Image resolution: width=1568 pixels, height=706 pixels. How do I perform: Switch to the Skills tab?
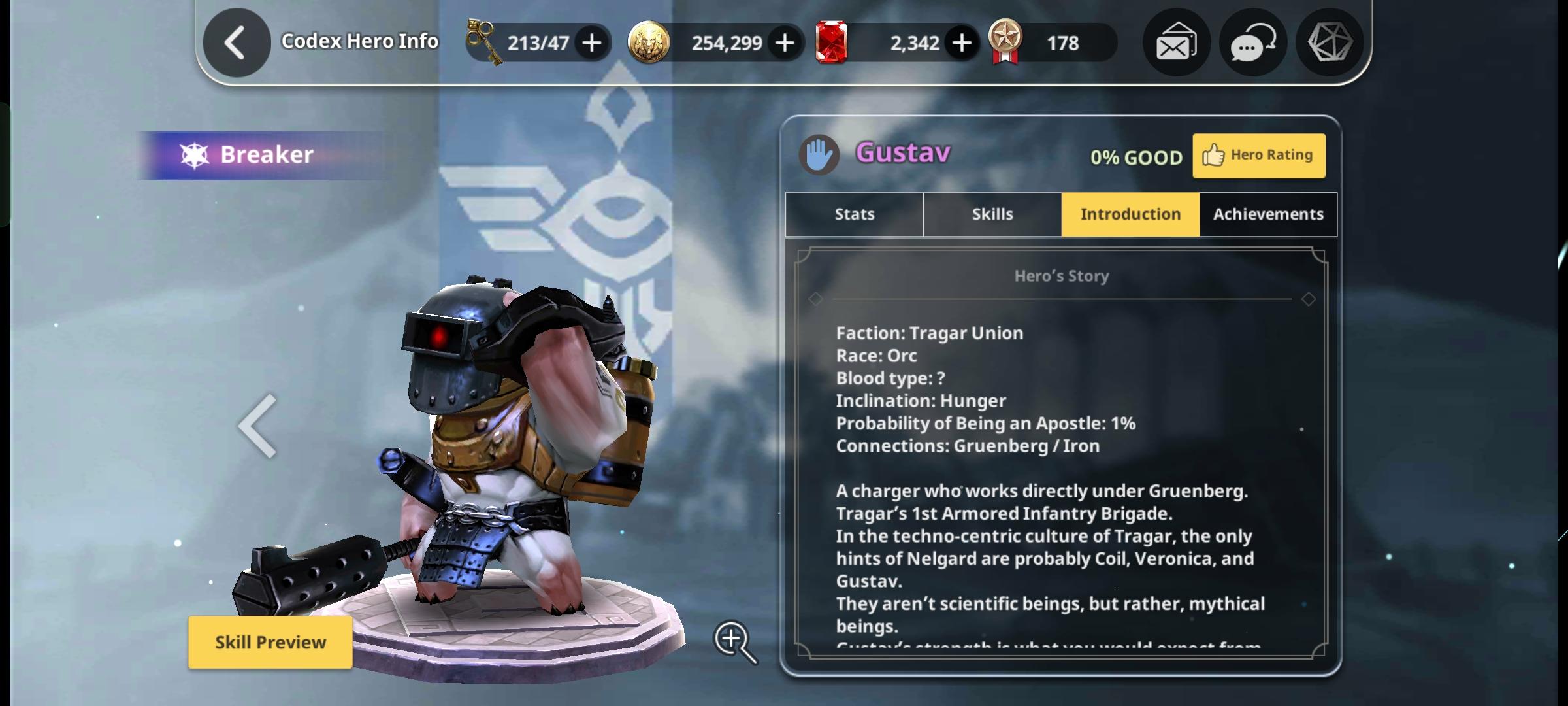point(992,214)
